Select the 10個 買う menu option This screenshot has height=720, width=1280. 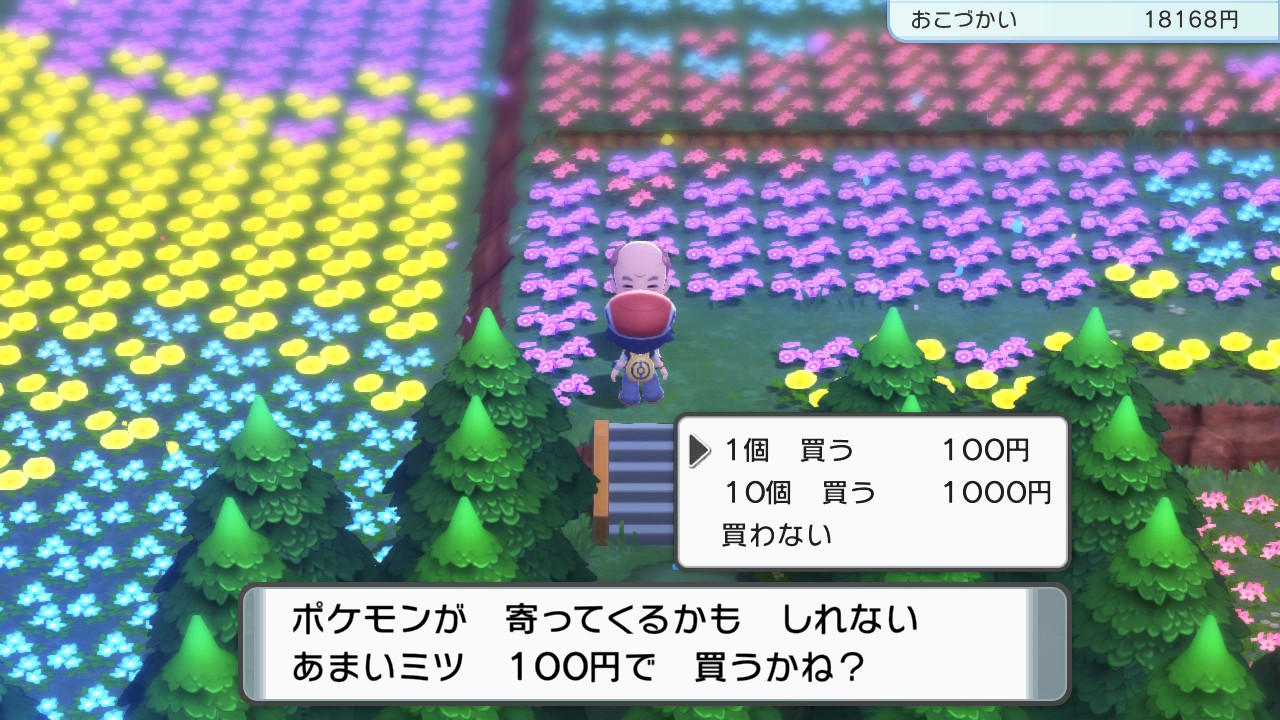(x=800, y=493)
